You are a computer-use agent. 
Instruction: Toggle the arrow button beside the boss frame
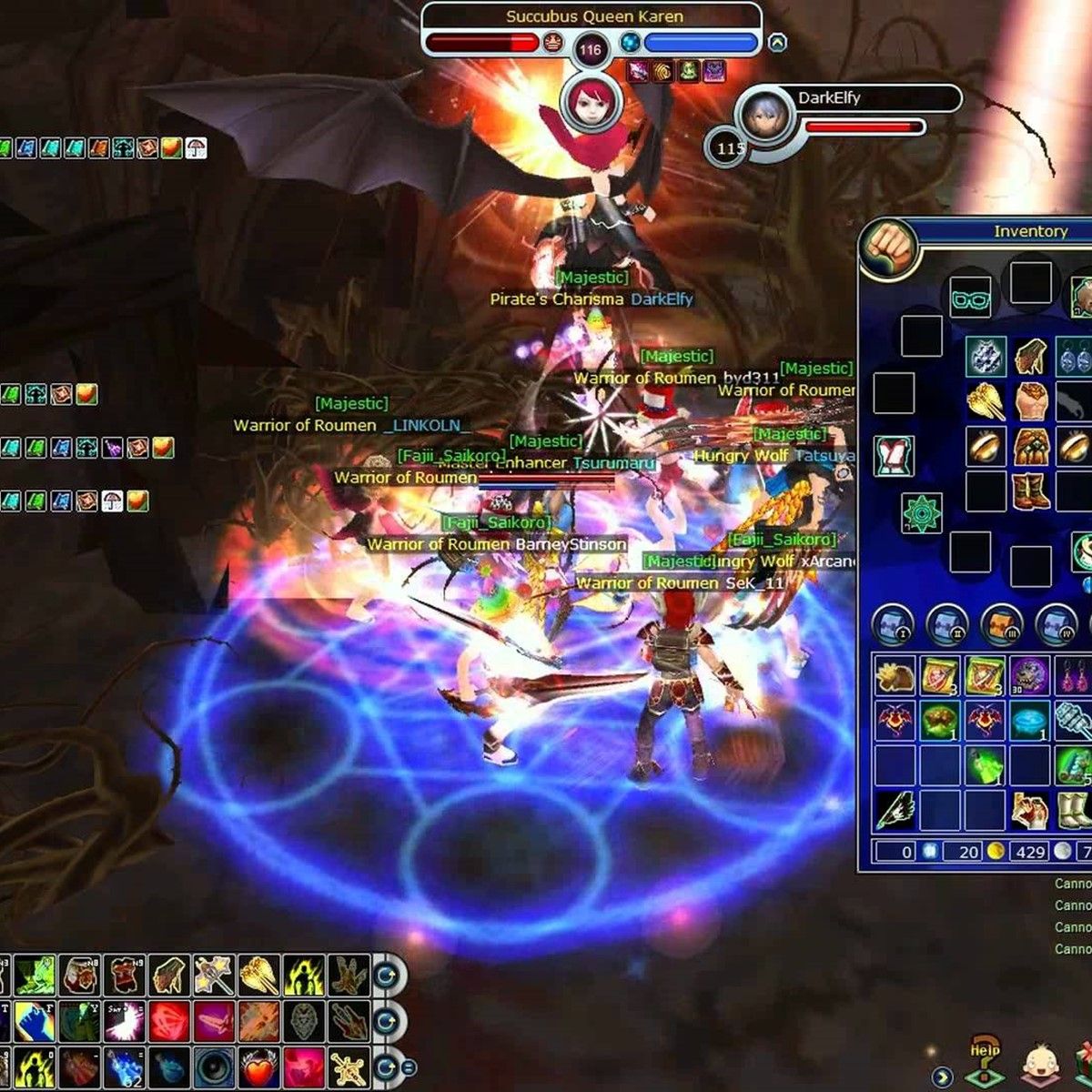point(777,43)
